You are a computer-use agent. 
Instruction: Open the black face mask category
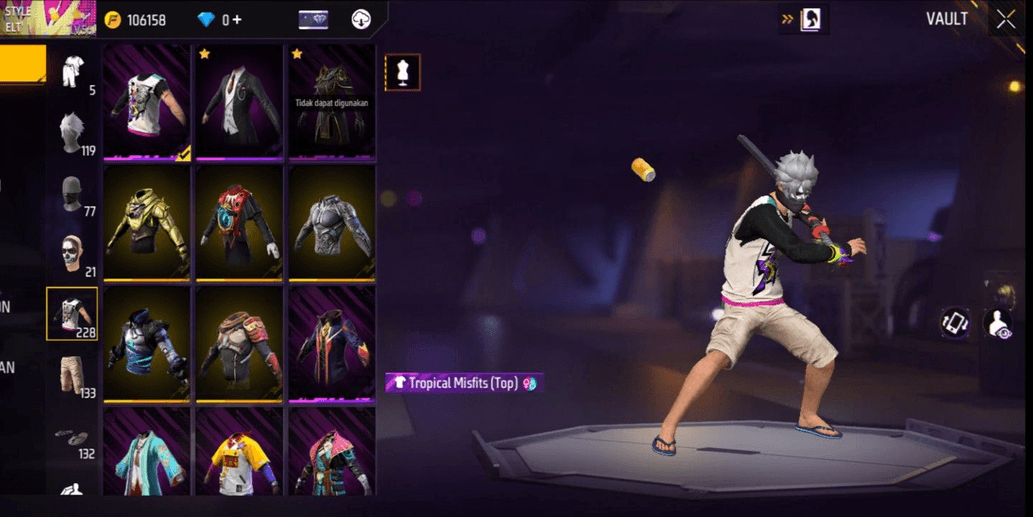pos(72,195)
